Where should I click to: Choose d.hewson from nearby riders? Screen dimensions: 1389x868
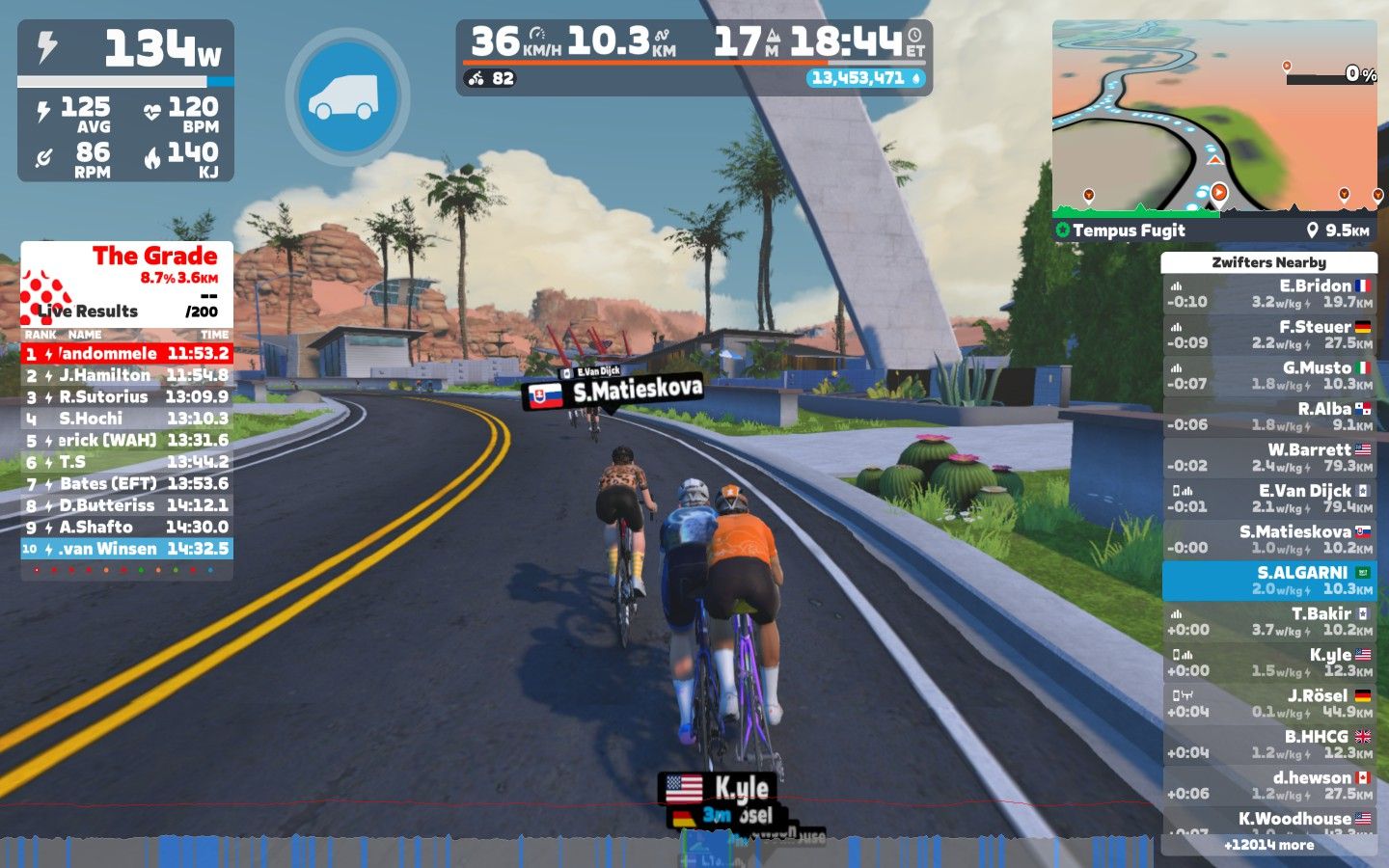(1268, 786)
